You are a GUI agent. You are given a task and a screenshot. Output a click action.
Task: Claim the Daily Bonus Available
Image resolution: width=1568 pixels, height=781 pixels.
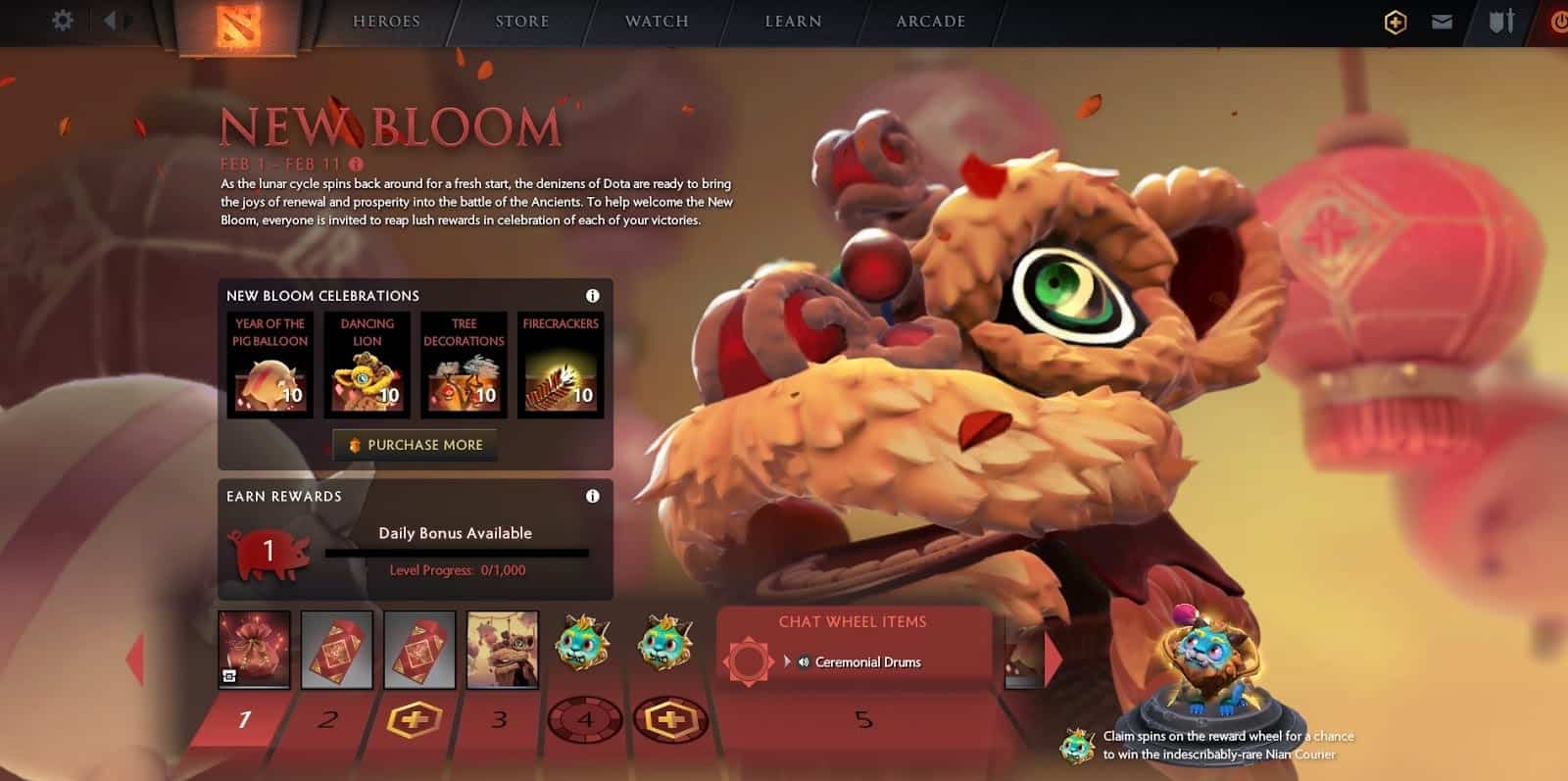click(456, 533)
